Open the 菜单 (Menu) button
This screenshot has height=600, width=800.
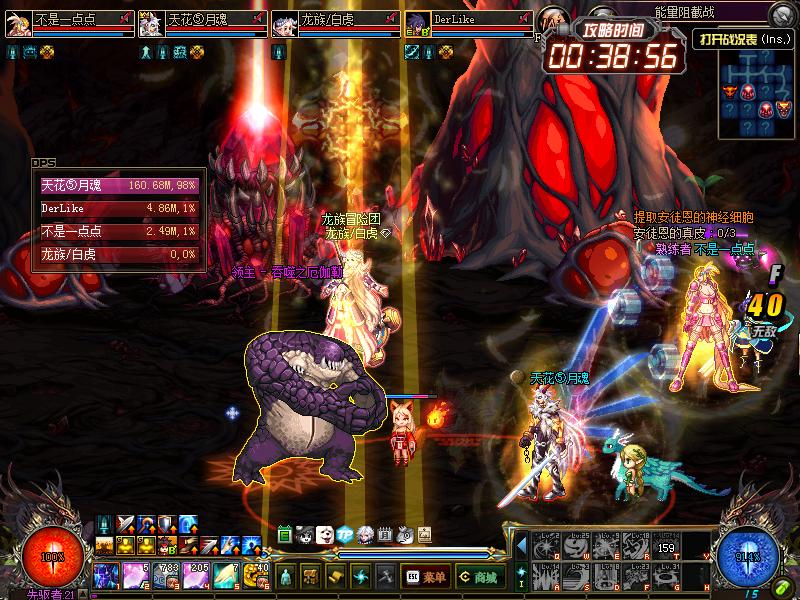pyautogui.click(x=425, y=577)
